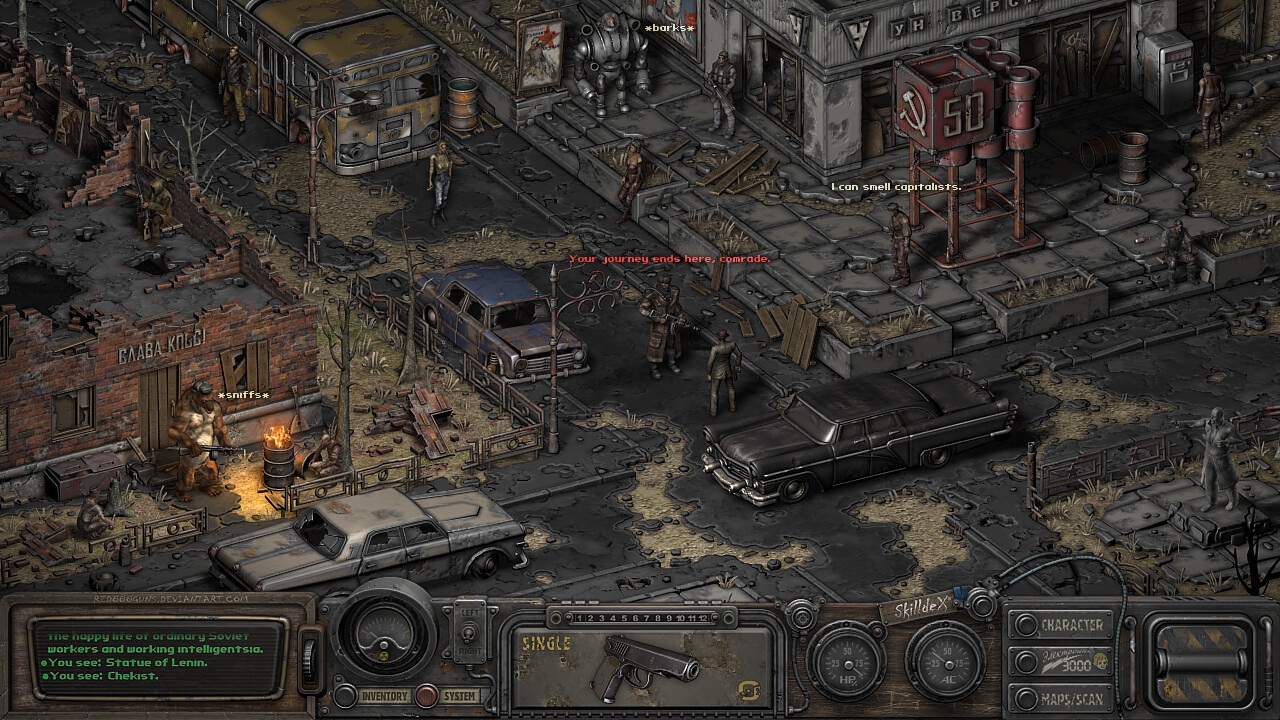Viewport: 1280px width, 720px height.
Task: Click the green message log display
Action: coord(158,656)
